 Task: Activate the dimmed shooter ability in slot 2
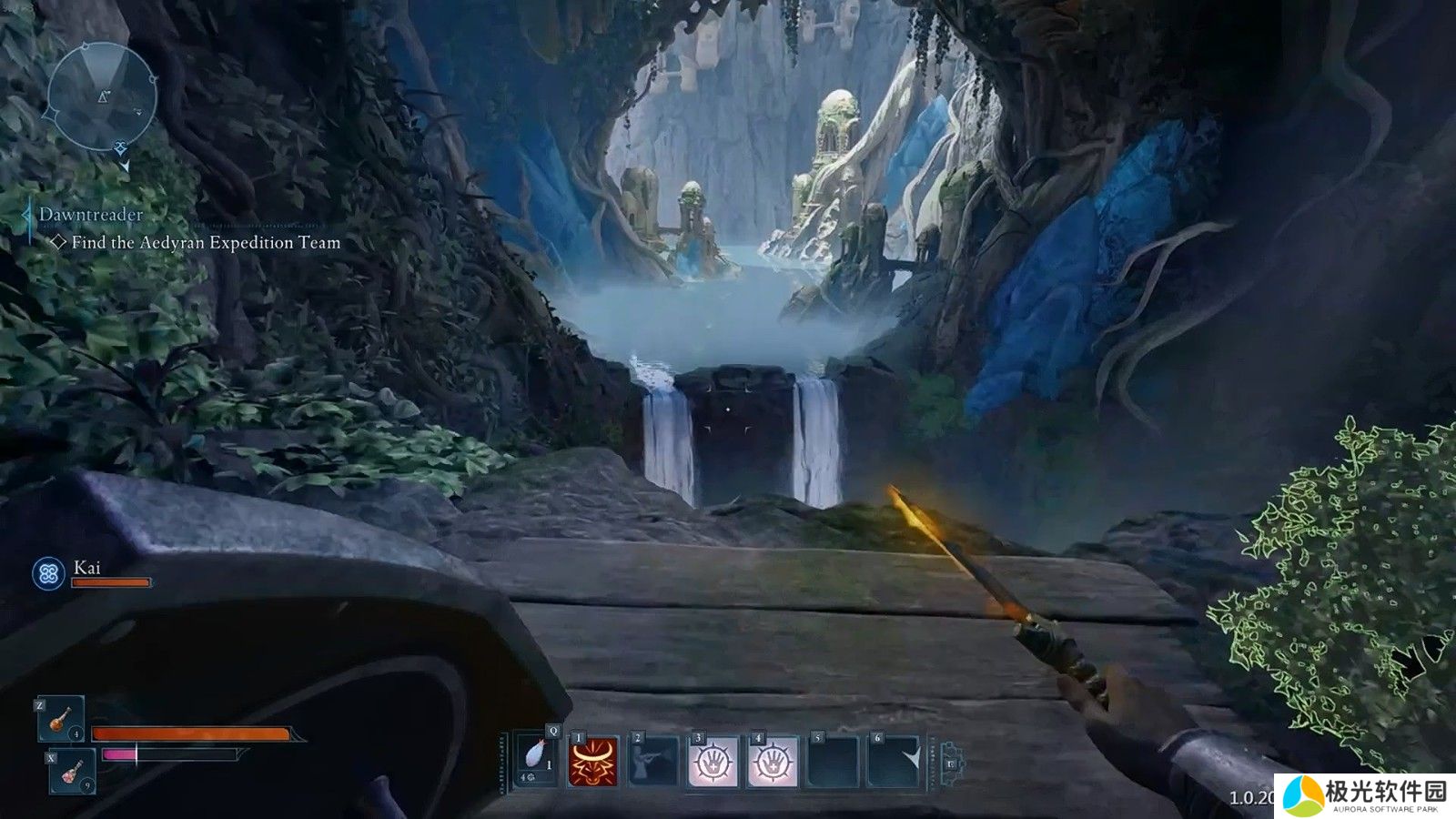click(653, 761)
